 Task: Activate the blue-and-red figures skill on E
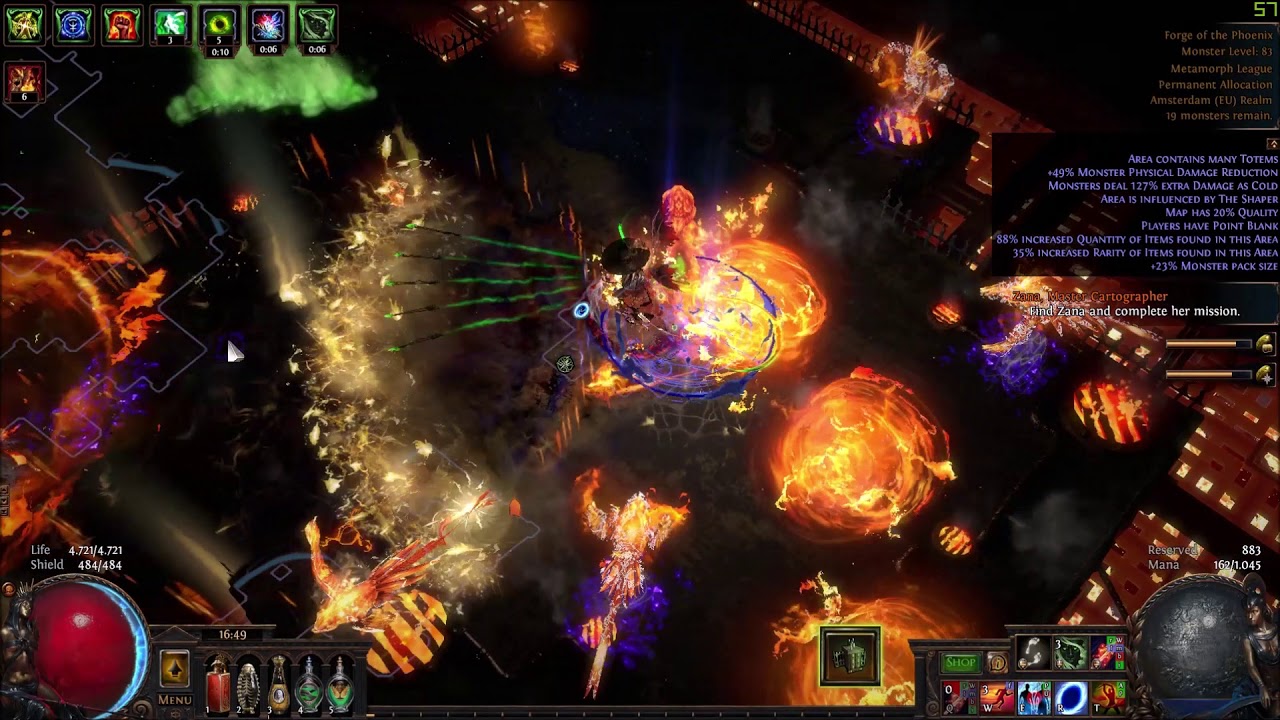pyautogui.click(x=1033, y=697)
